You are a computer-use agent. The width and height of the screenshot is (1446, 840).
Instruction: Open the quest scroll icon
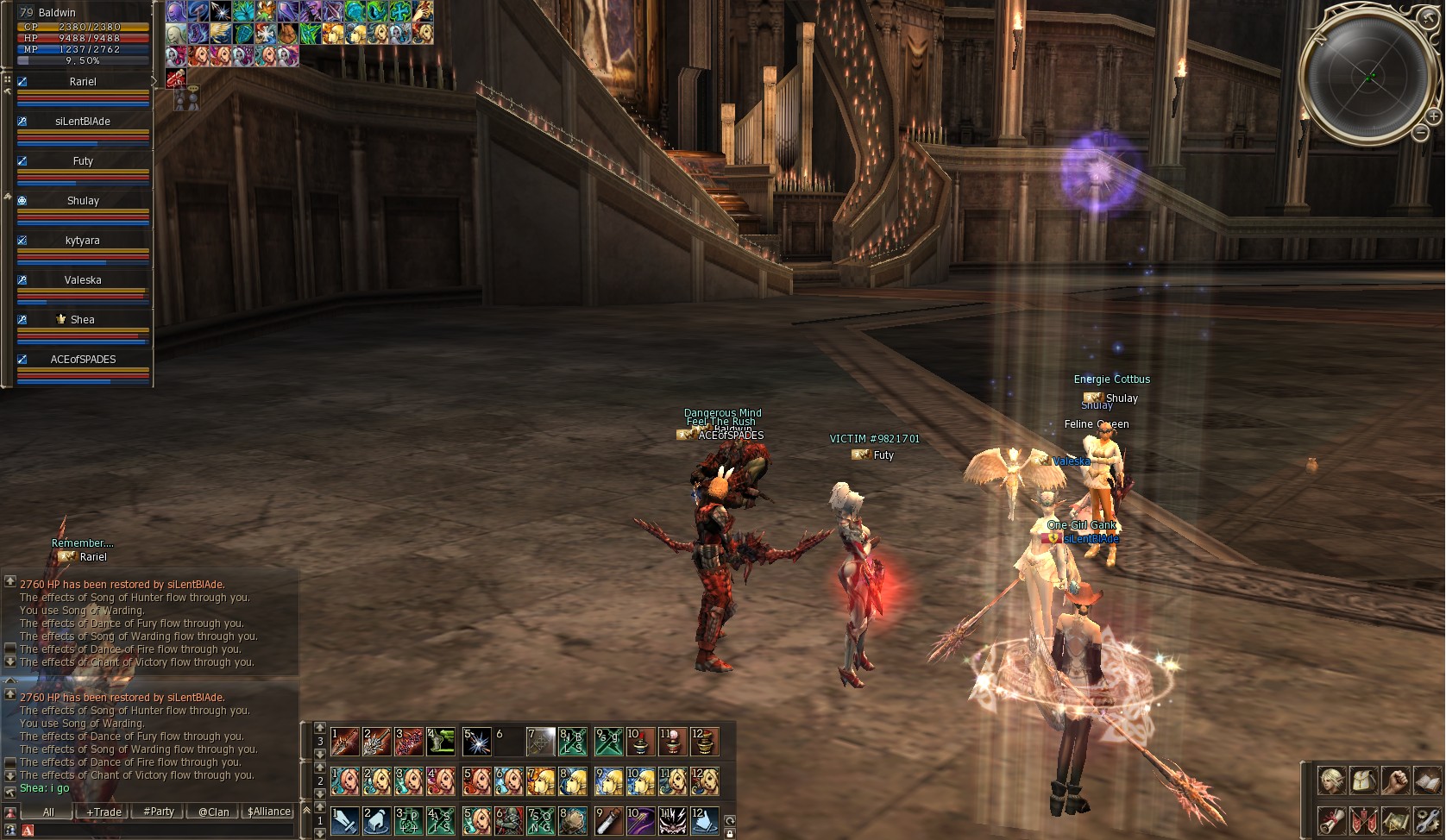tap(1332, 820)
